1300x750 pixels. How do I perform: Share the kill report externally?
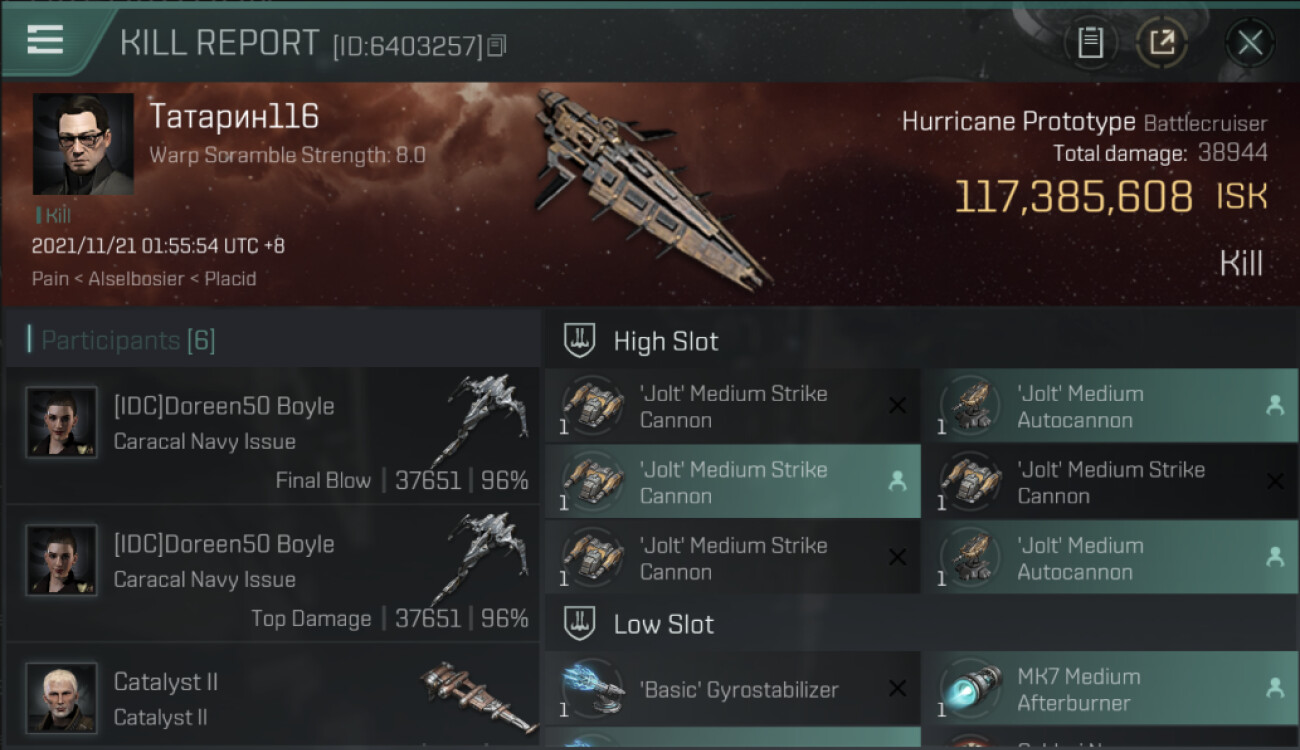(1161, 42)
